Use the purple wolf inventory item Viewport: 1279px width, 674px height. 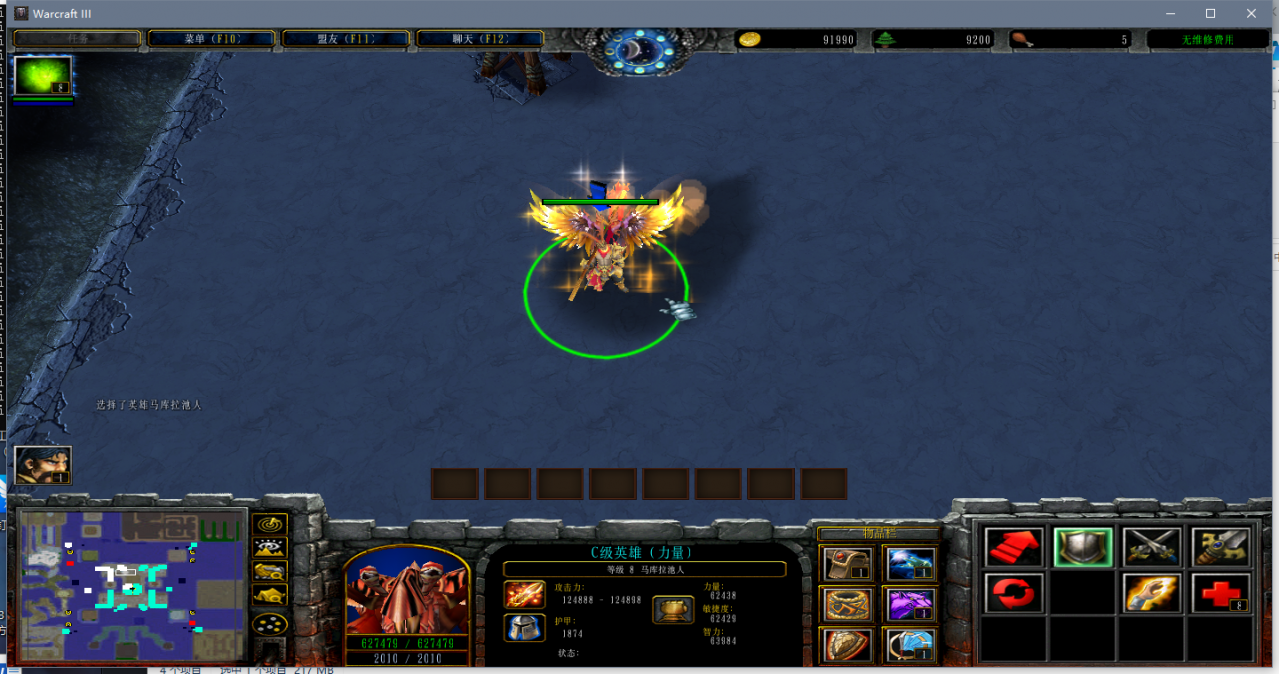910,604
